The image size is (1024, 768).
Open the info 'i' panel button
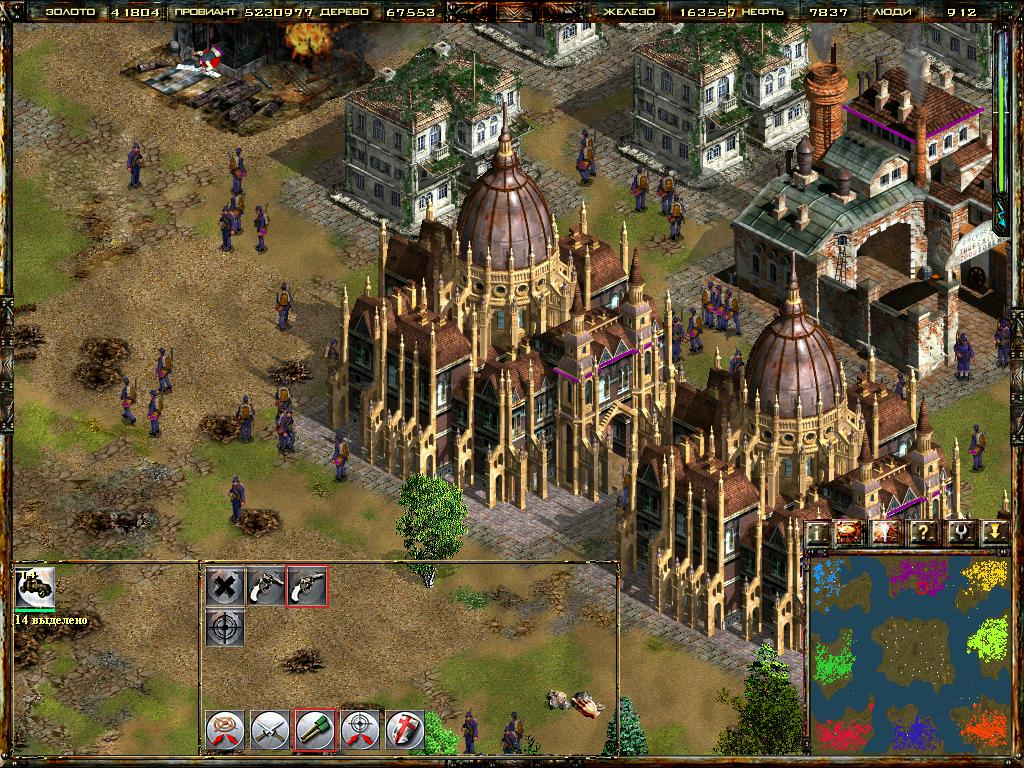click(819, 532)
